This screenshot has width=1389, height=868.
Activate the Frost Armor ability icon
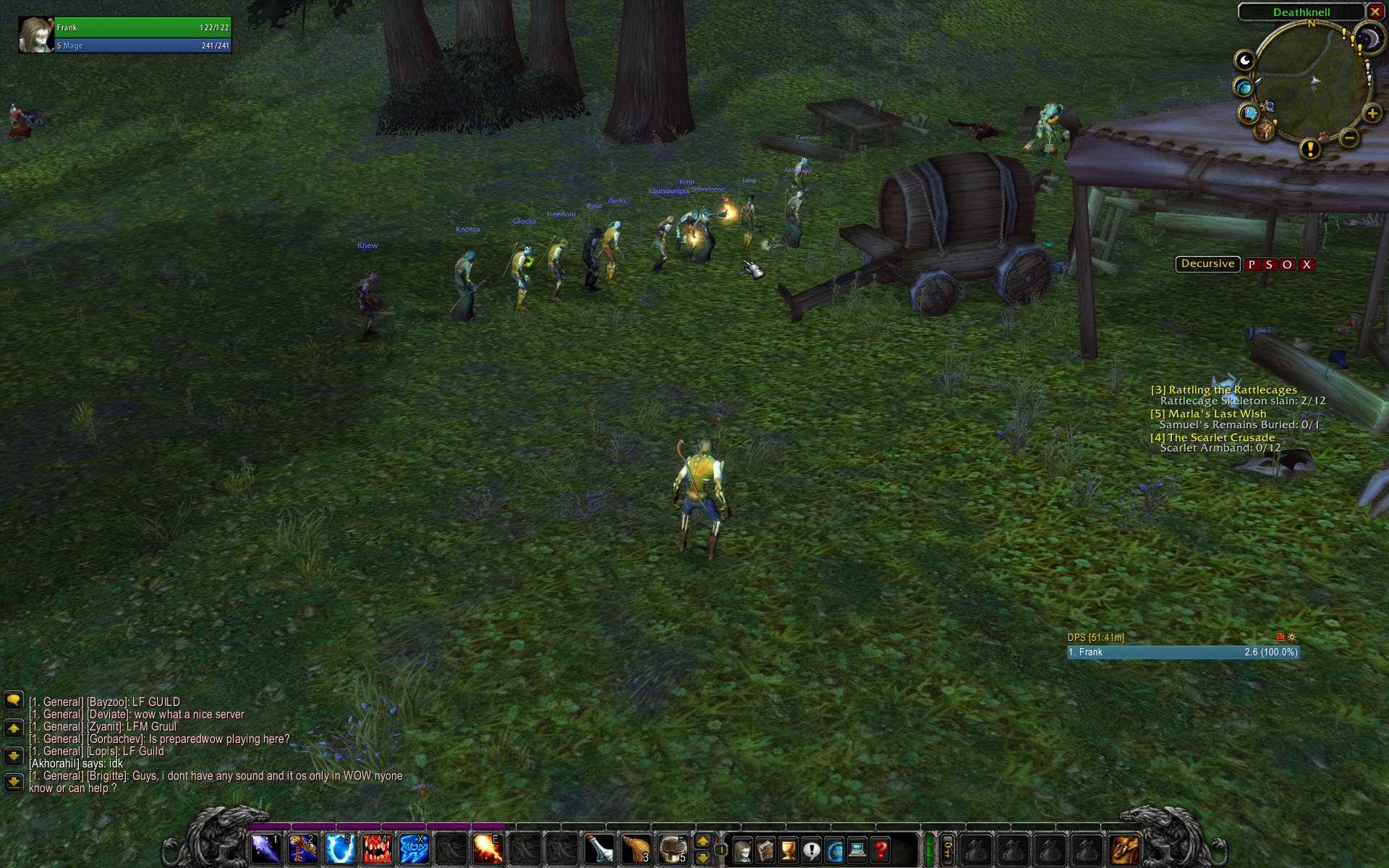point(339,848)
